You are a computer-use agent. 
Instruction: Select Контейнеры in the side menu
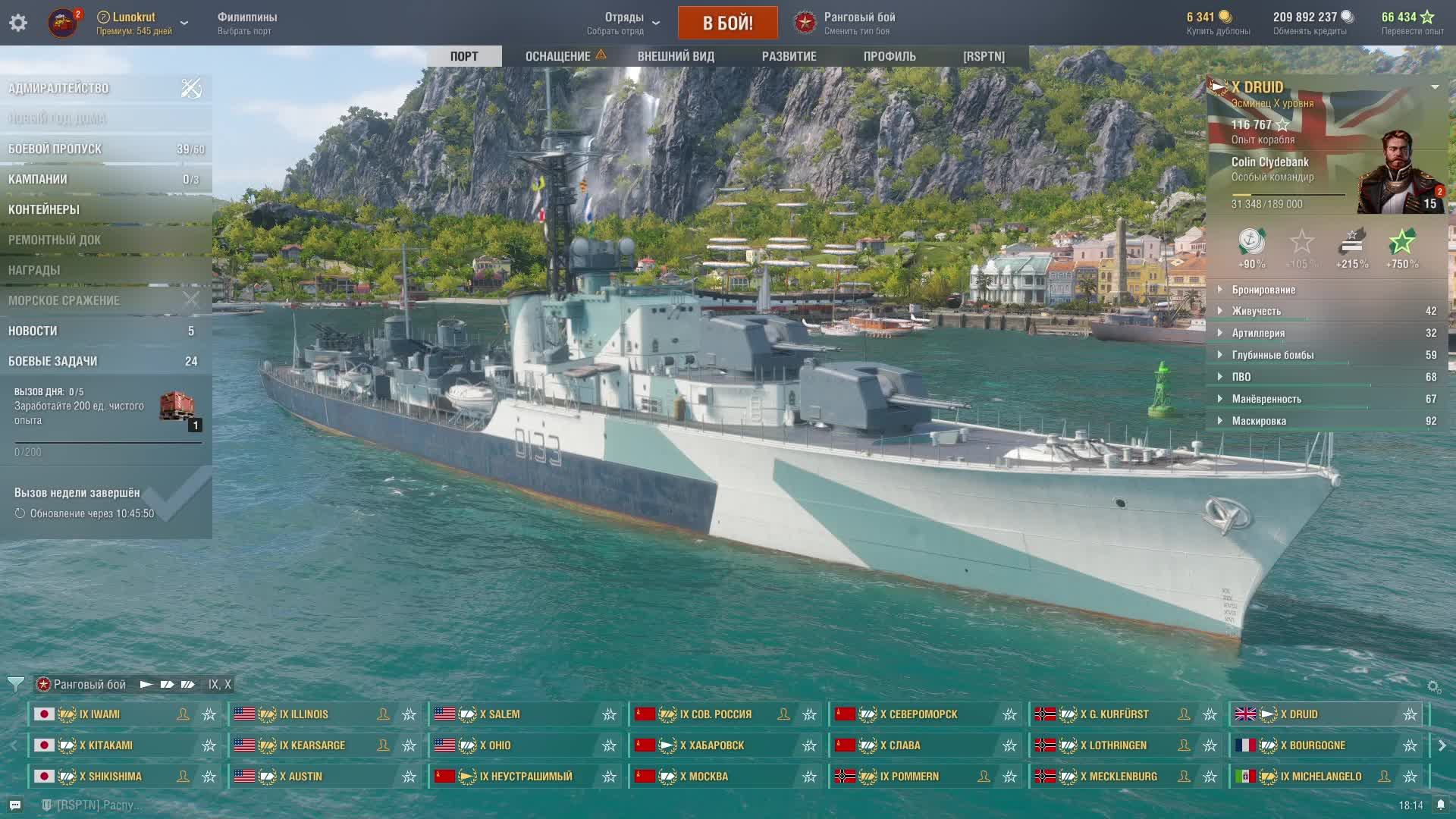tap(44, 210)
